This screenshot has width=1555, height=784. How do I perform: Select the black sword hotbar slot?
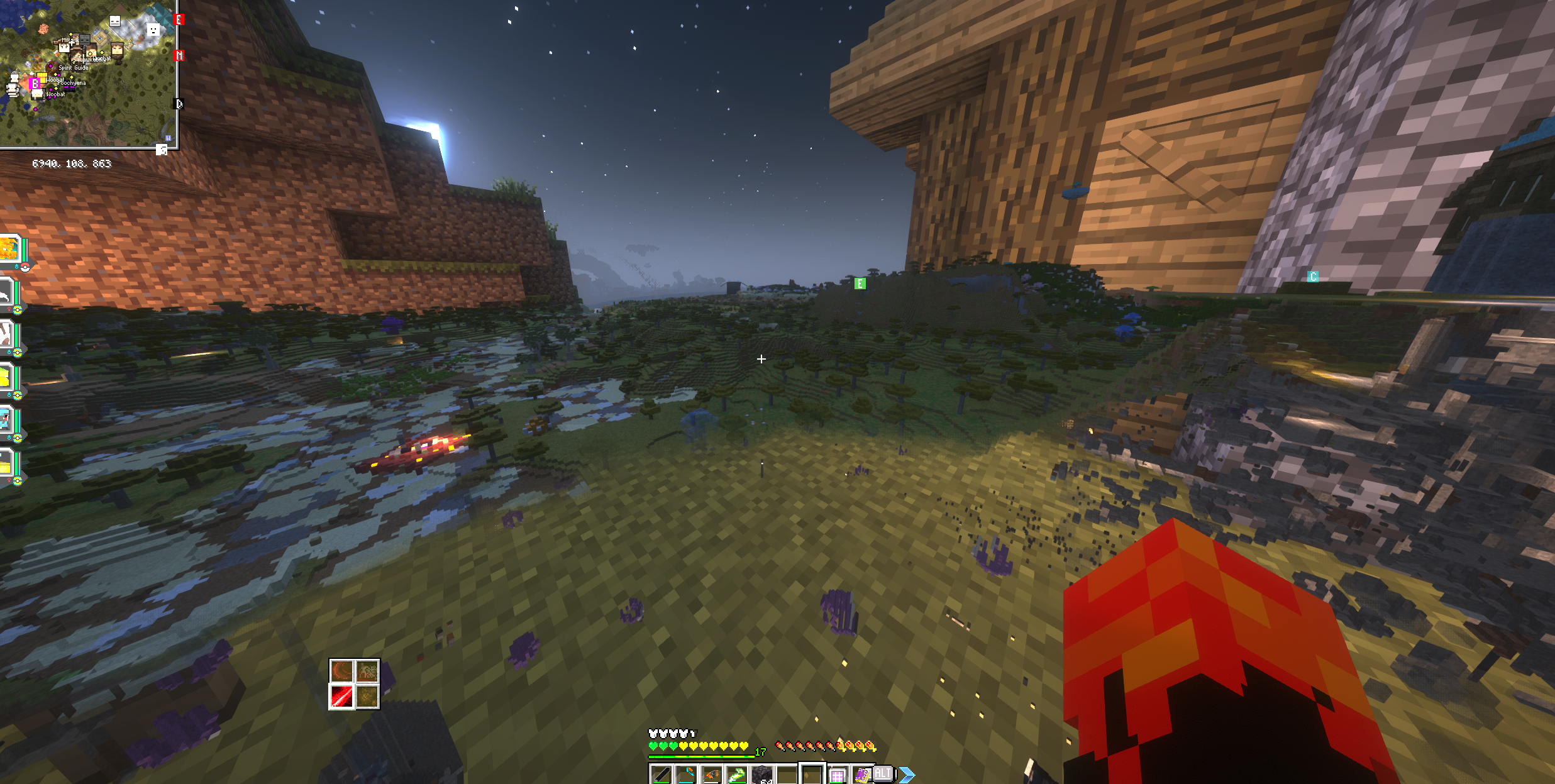[661, 775]
